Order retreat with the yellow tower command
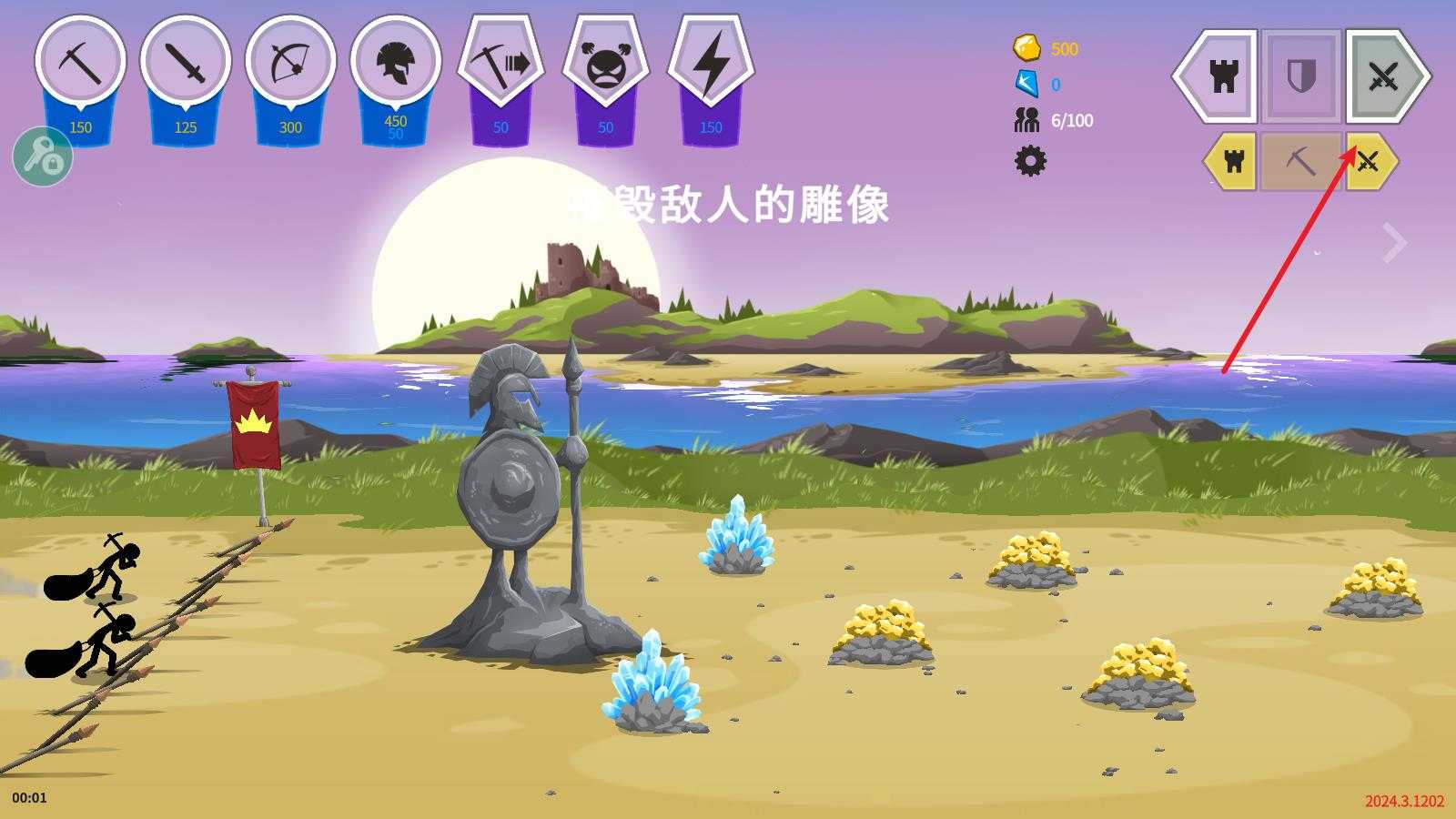Screen dimensions: 1456x819 [1235, 162]
